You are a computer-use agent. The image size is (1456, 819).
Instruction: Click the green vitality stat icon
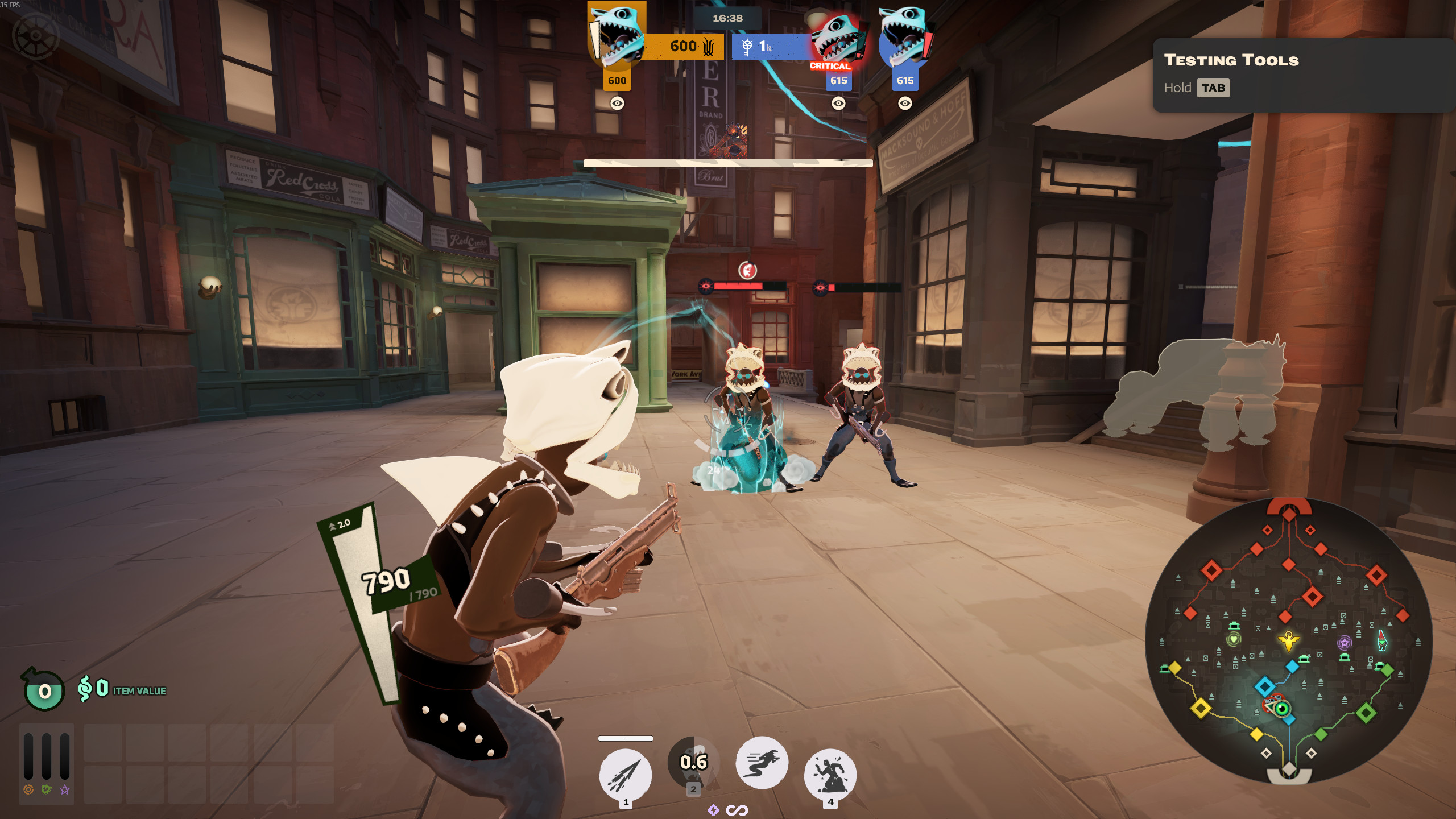coord(47,789)
